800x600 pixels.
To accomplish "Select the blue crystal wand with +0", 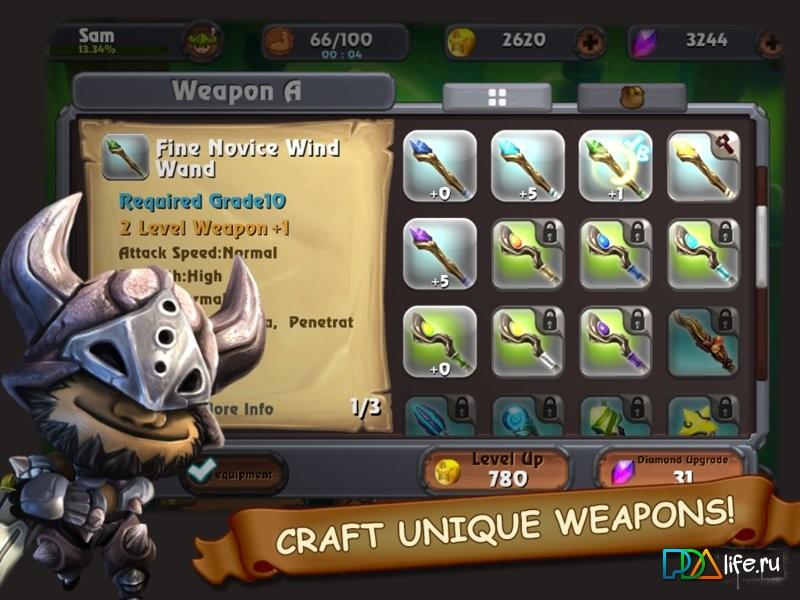I will click(440, 167).
